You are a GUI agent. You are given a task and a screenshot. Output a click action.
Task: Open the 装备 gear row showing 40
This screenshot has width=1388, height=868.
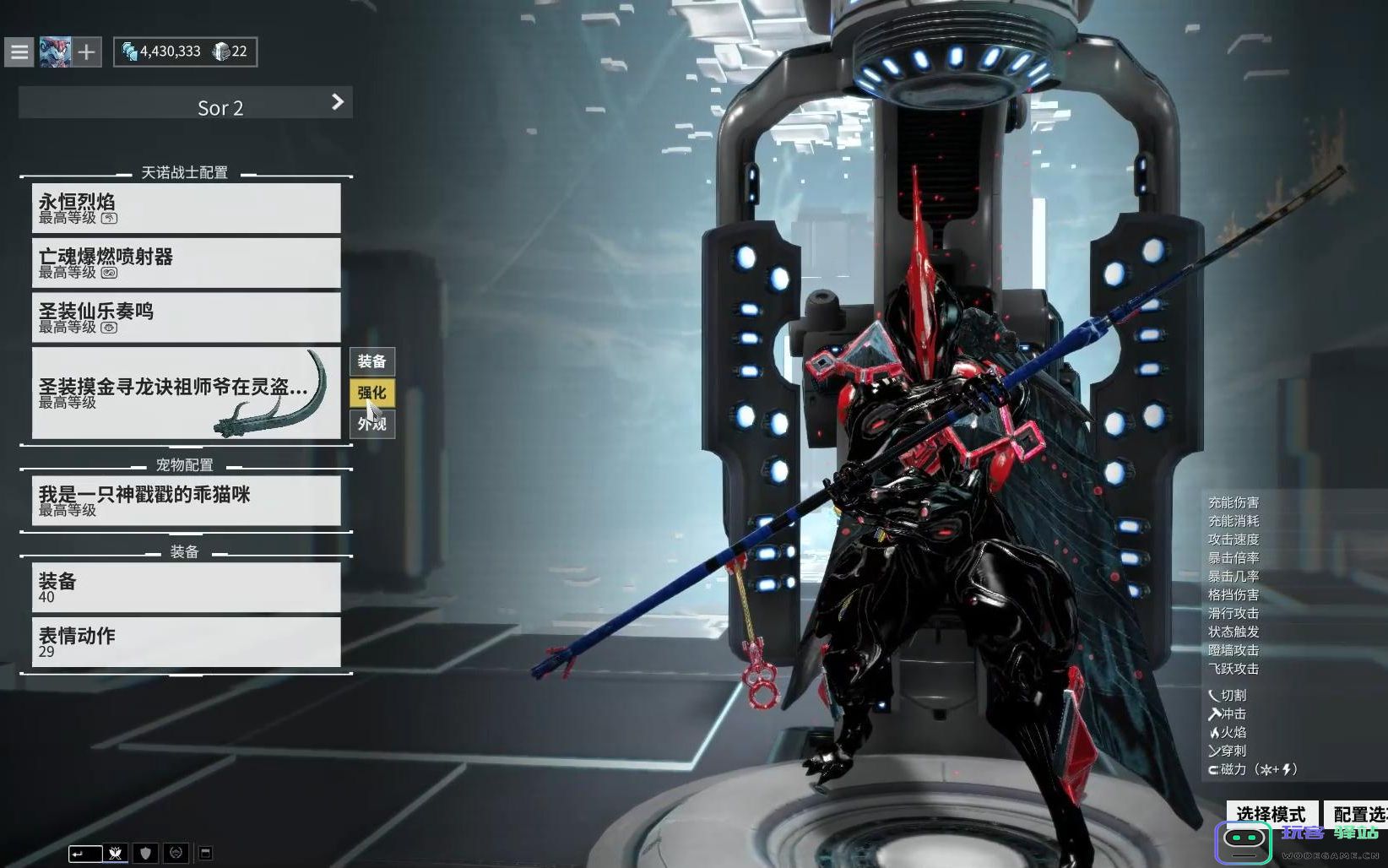coord(186,588)
